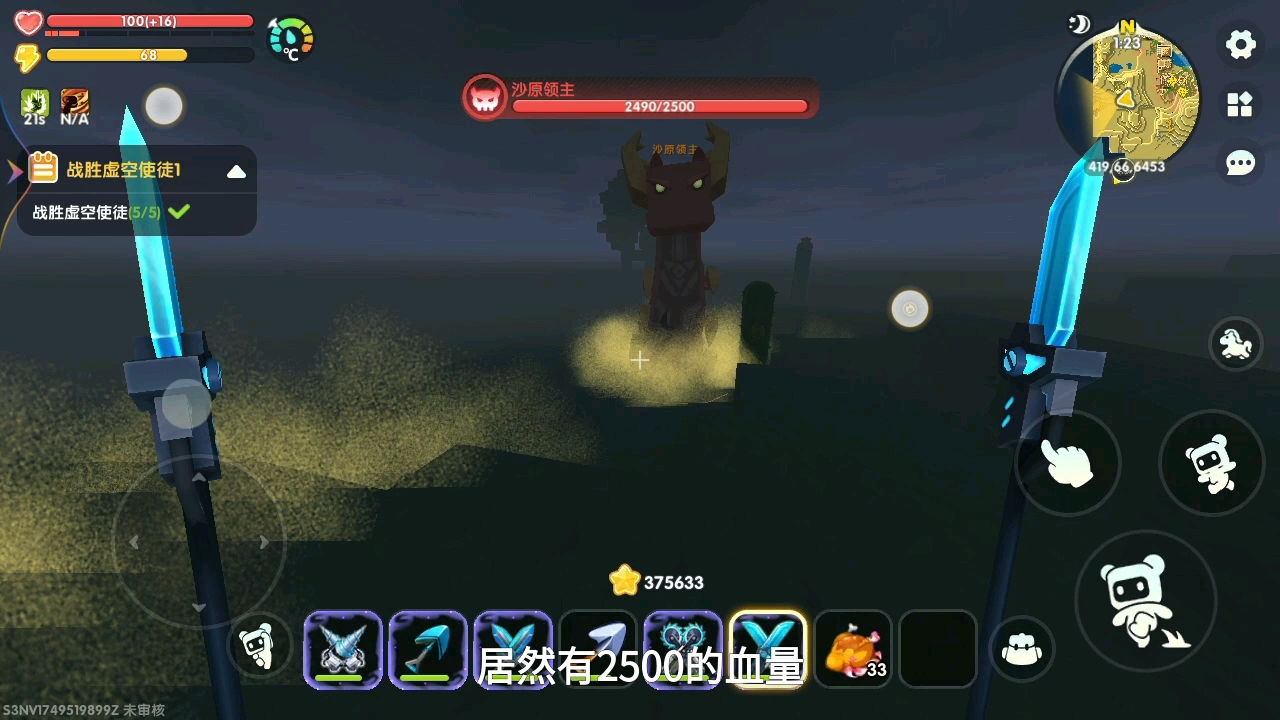The width and height of the screenshot is (1280, 720).
Task: Select the twin sawblade weapon hotbar slot
Action: tap(683, 649)
